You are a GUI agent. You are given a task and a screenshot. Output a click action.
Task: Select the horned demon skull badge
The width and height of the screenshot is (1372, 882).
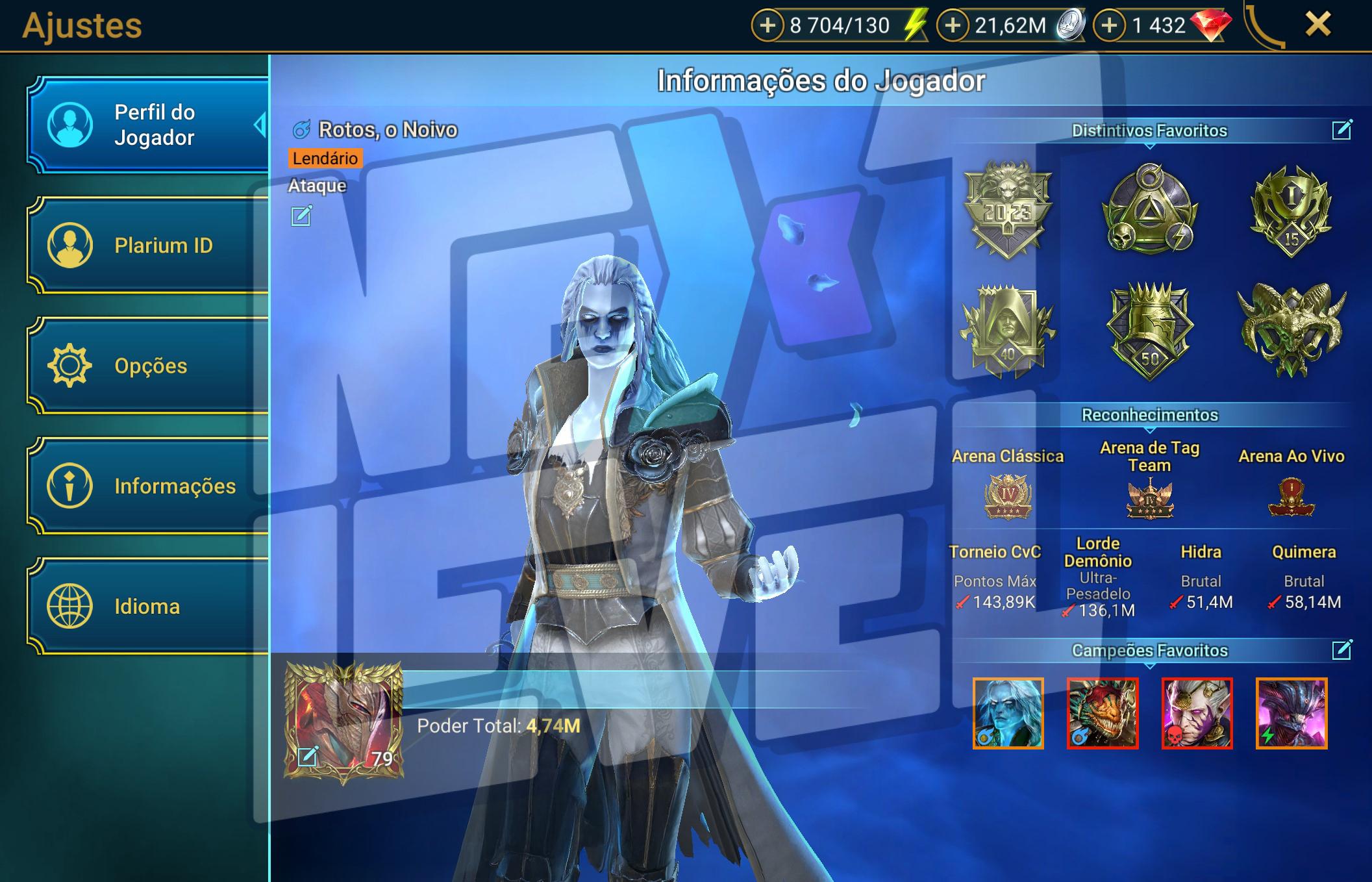[x=1291, y=330]
